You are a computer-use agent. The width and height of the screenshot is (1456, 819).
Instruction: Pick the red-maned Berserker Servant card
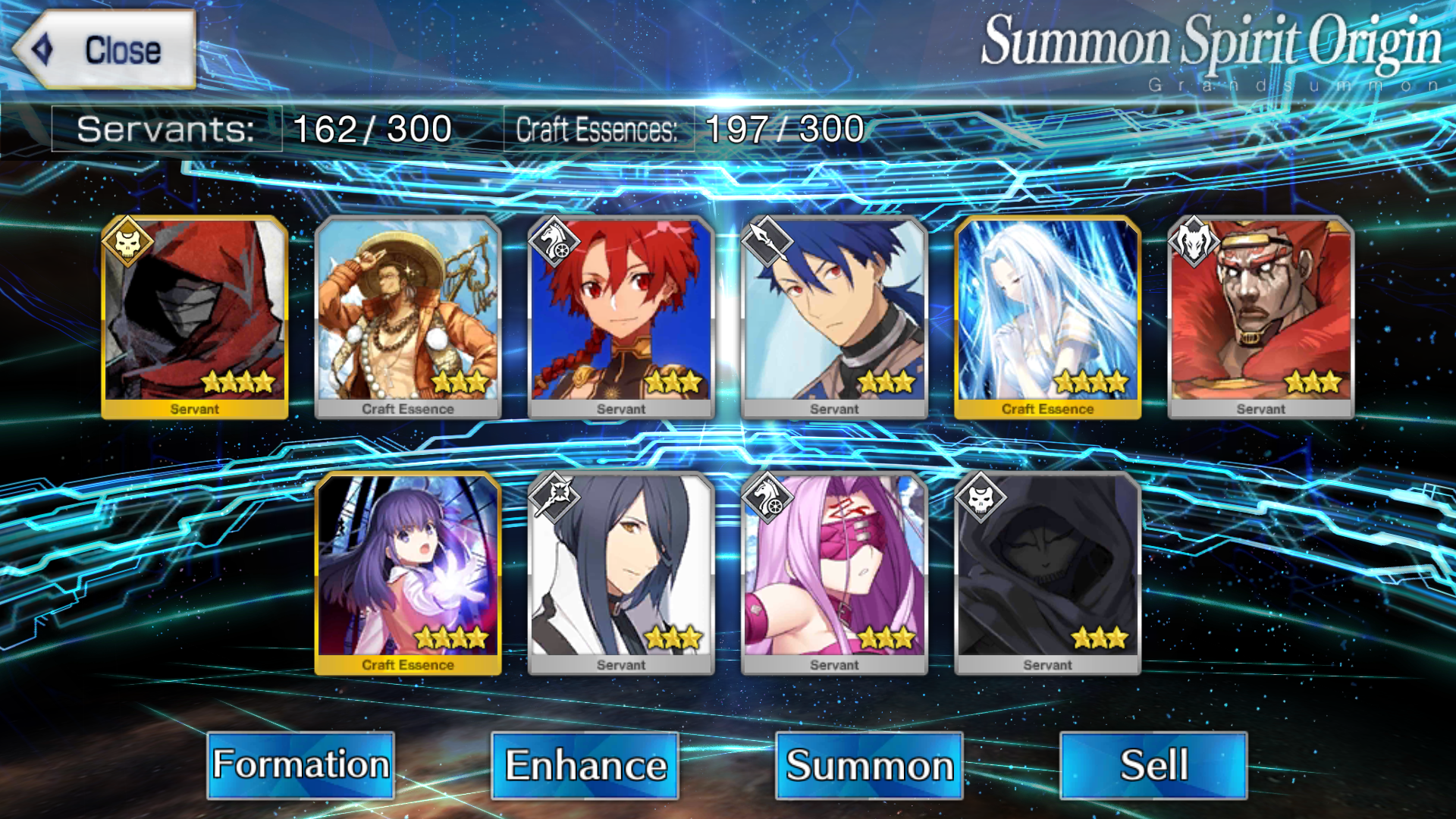coord(1260,317)
